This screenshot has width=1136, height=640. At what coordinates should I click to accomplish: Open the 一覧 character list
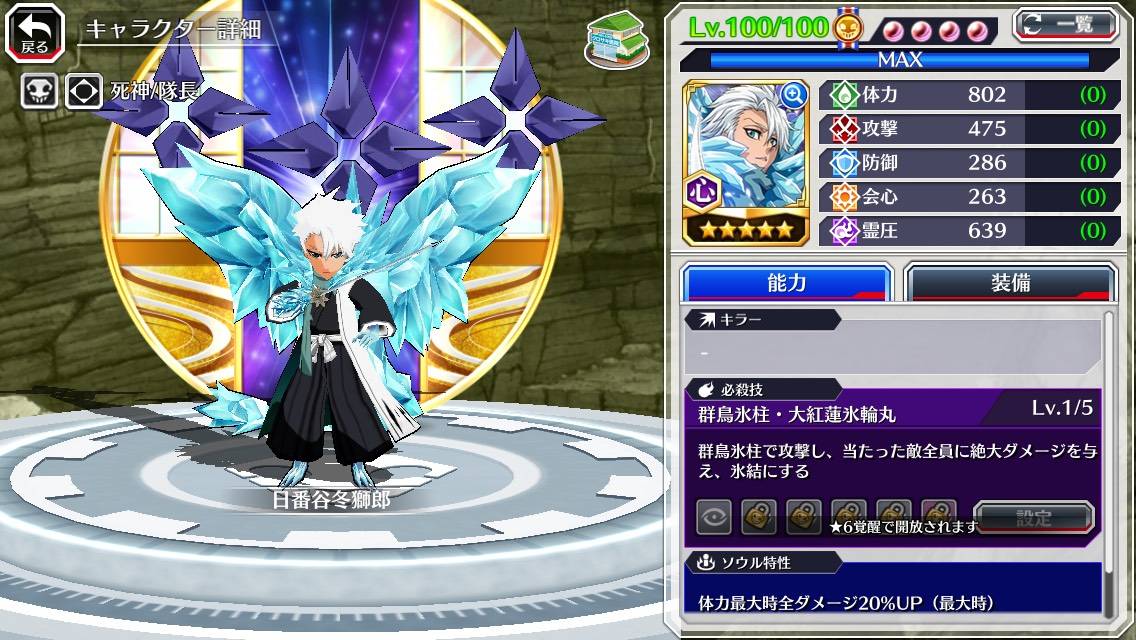(1064, 24)
